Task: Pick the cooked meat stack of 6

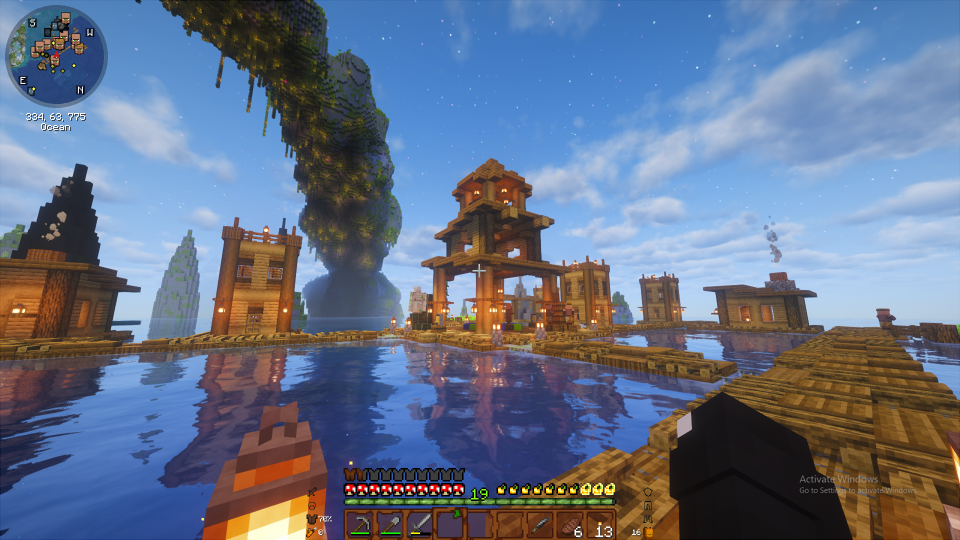Action: (x=570, y=524)
